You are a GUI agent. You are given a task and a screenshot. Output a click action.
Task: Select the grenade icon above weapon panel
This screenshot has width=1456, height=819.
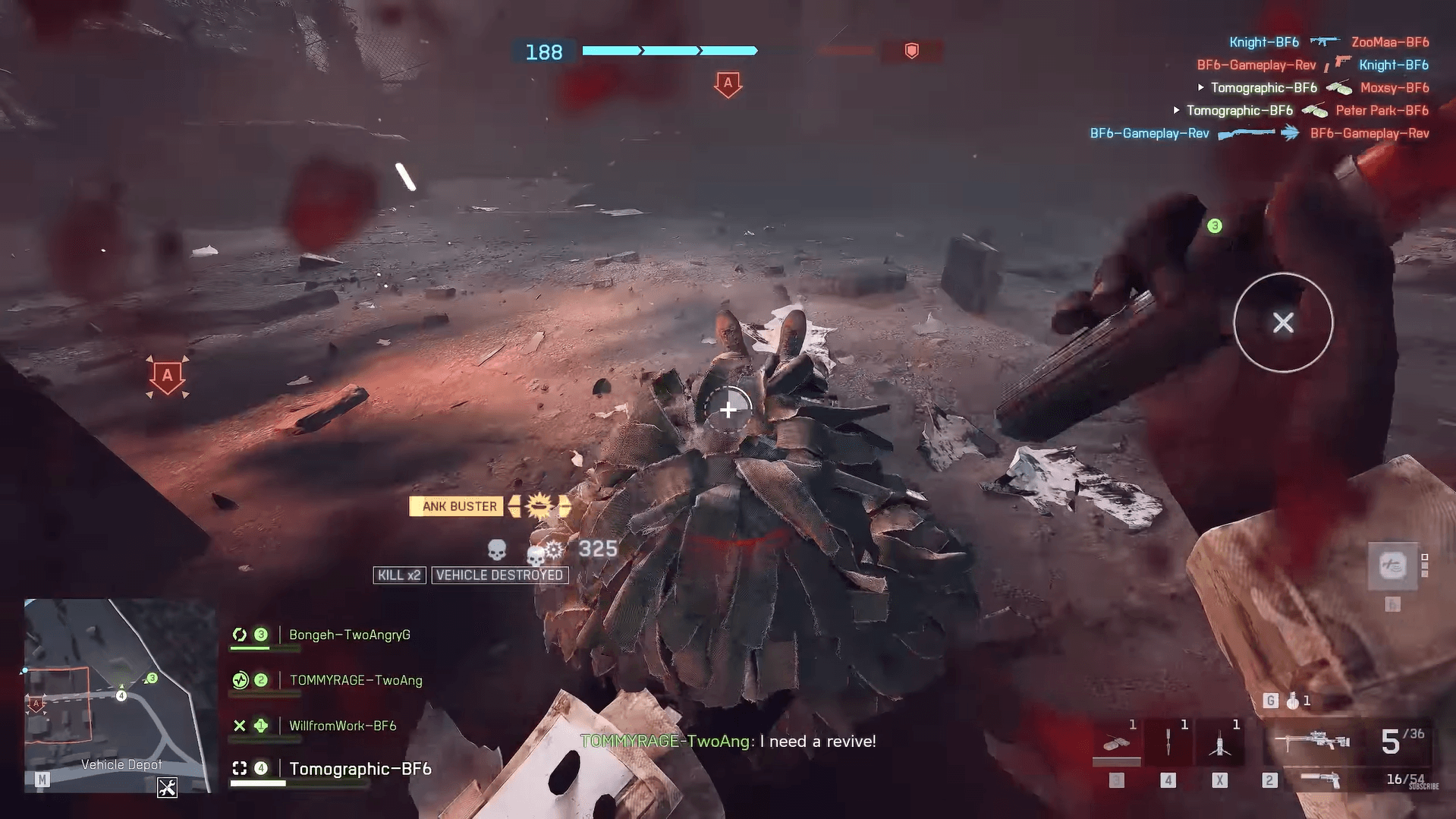pos(1293,701)
